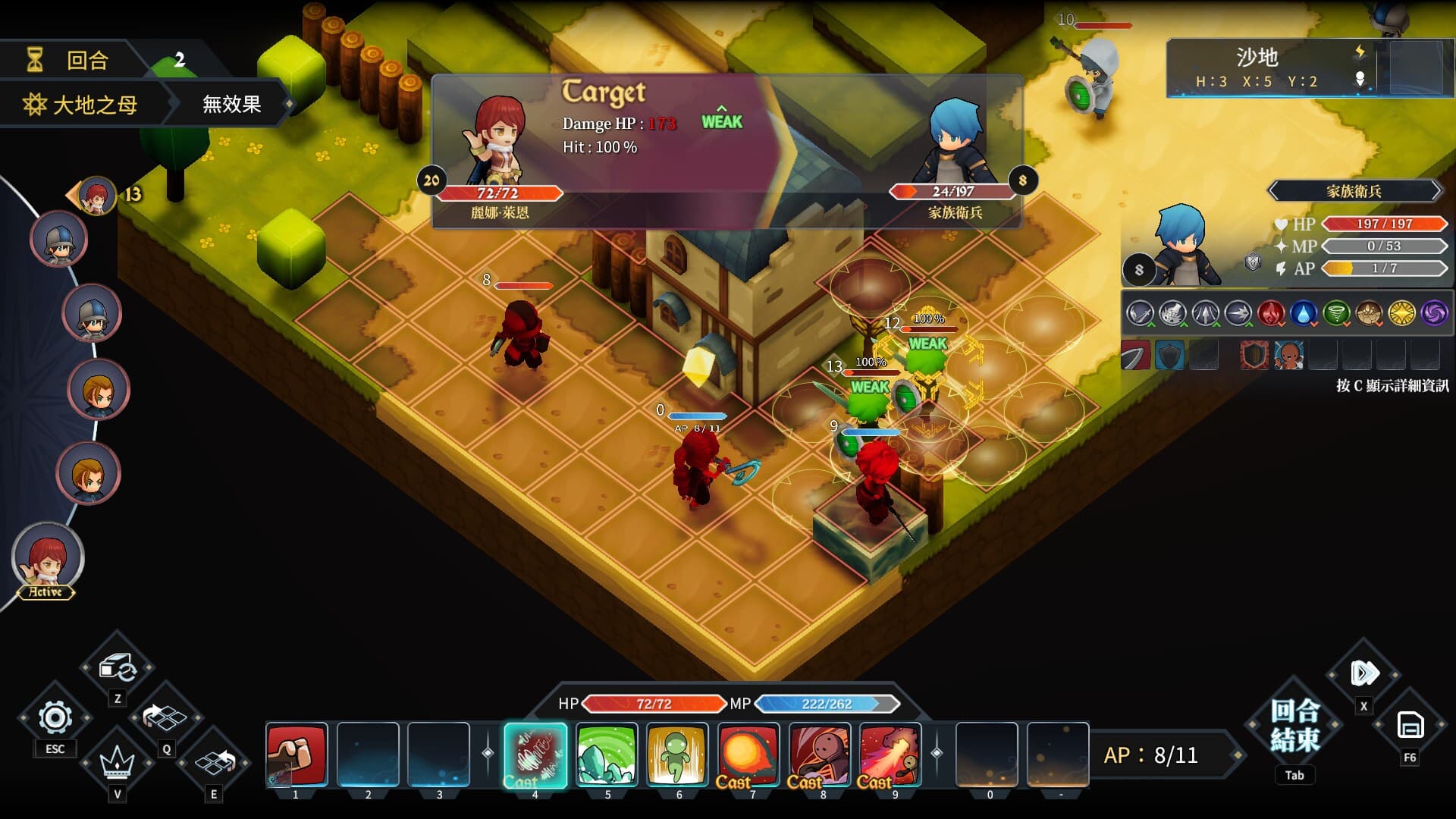Click the shield equipment icon in enemy info panel
Screen dimensions: 1456x819
coord(1170,353)
